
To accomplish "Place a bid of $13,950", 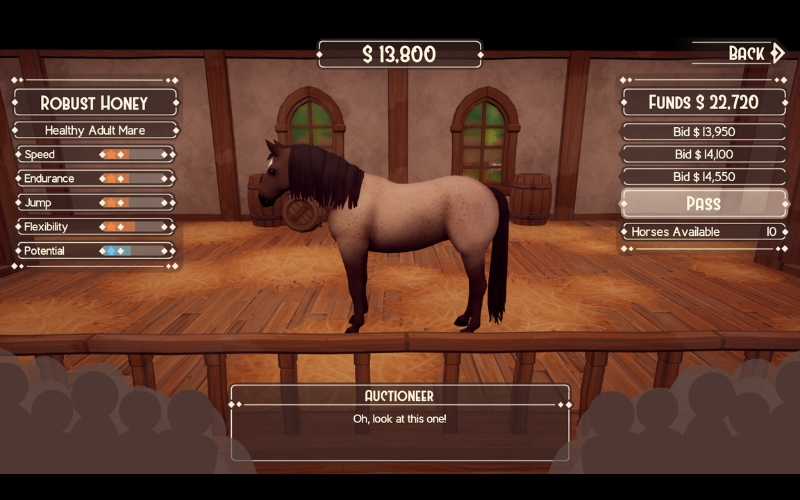I will point(704,131).
